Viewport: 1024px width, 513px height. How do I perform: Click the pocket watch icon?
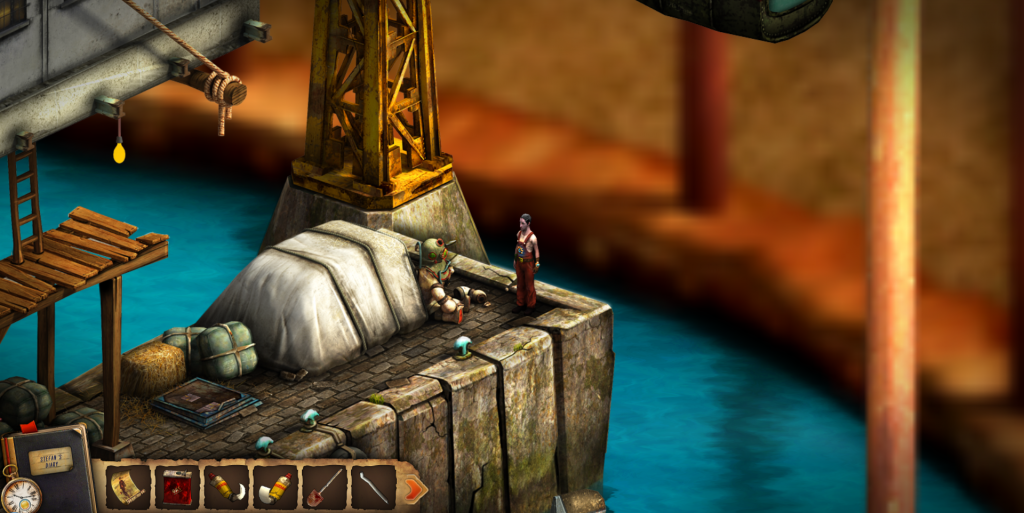(x=20, y=494)
